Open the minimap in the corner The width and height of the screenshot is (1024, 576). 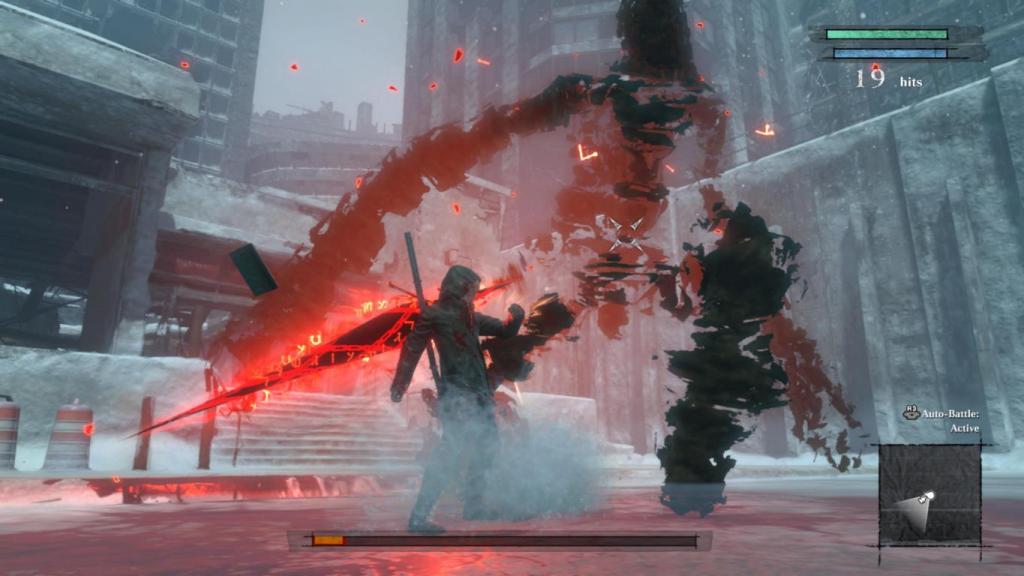tap(929, 496)
